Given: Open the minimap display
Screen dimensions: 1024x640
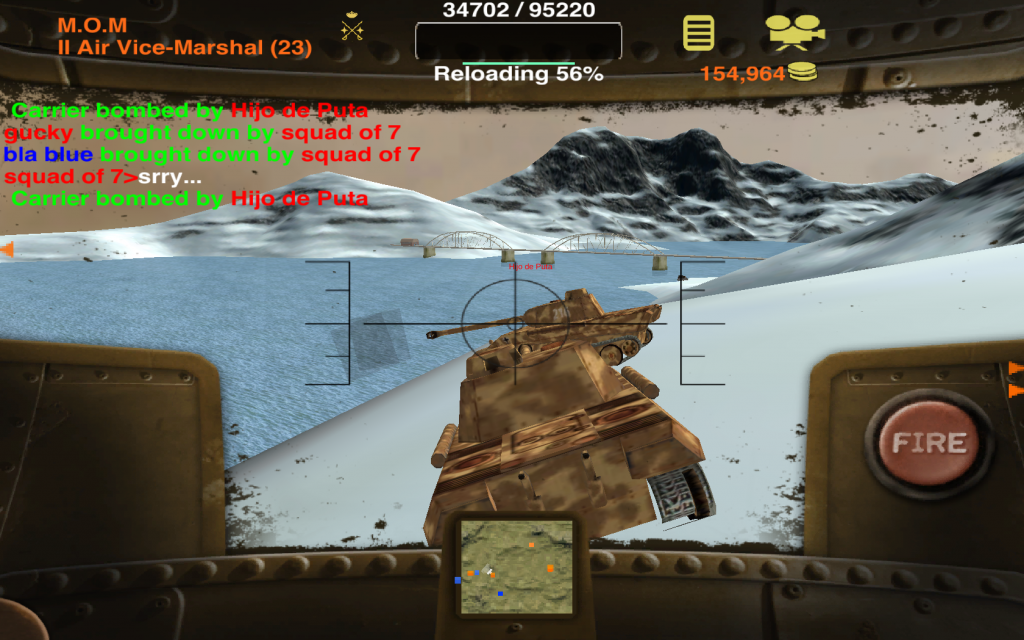Looking at the screenshot, I should point(516,567).
